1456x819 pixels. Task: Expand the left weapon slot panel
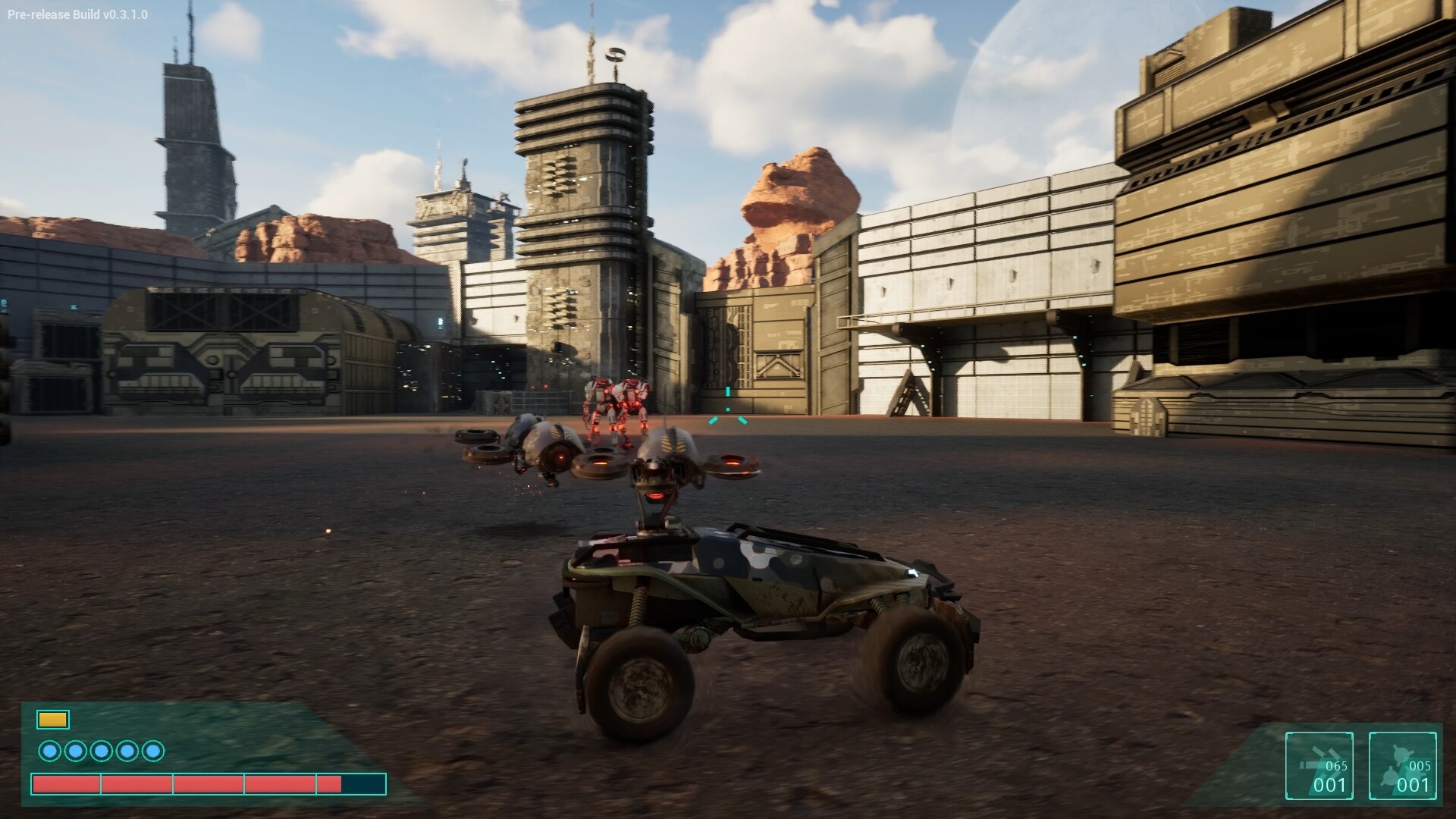(1319, 766)
